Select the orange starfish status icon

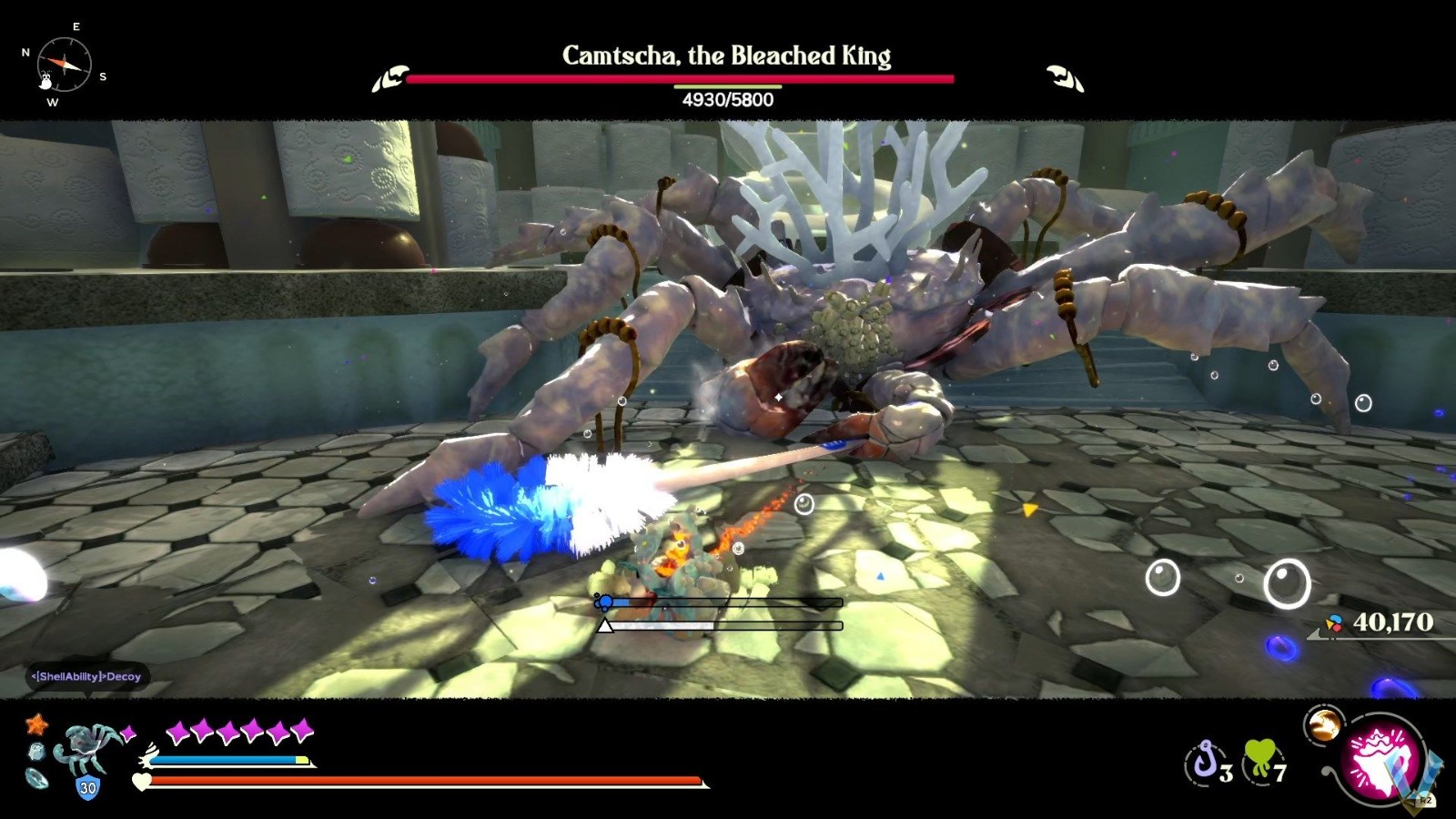pos(36,723)
